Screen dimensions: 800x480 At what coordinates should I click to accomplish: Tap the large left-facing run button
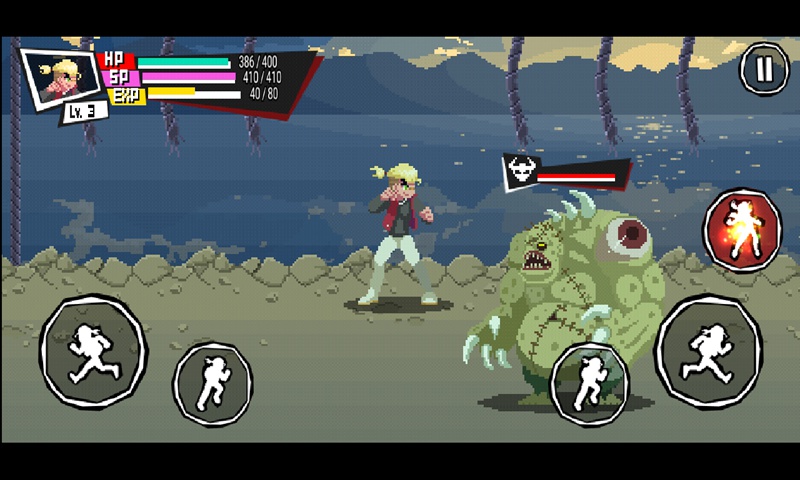93,351
